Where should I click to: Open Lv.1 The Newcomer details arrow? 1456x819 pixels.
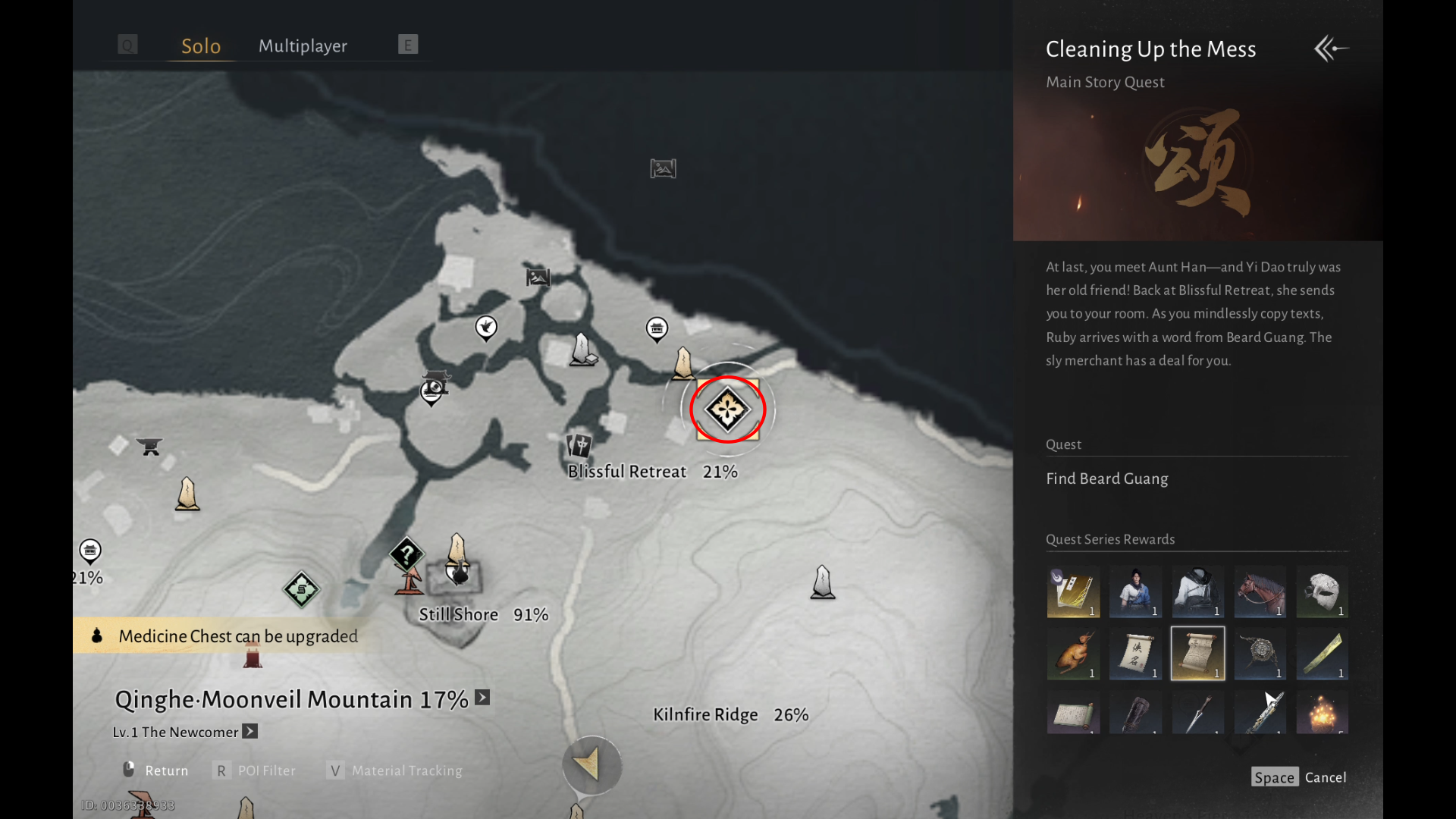pyautogui.click(x=250, y=732)
